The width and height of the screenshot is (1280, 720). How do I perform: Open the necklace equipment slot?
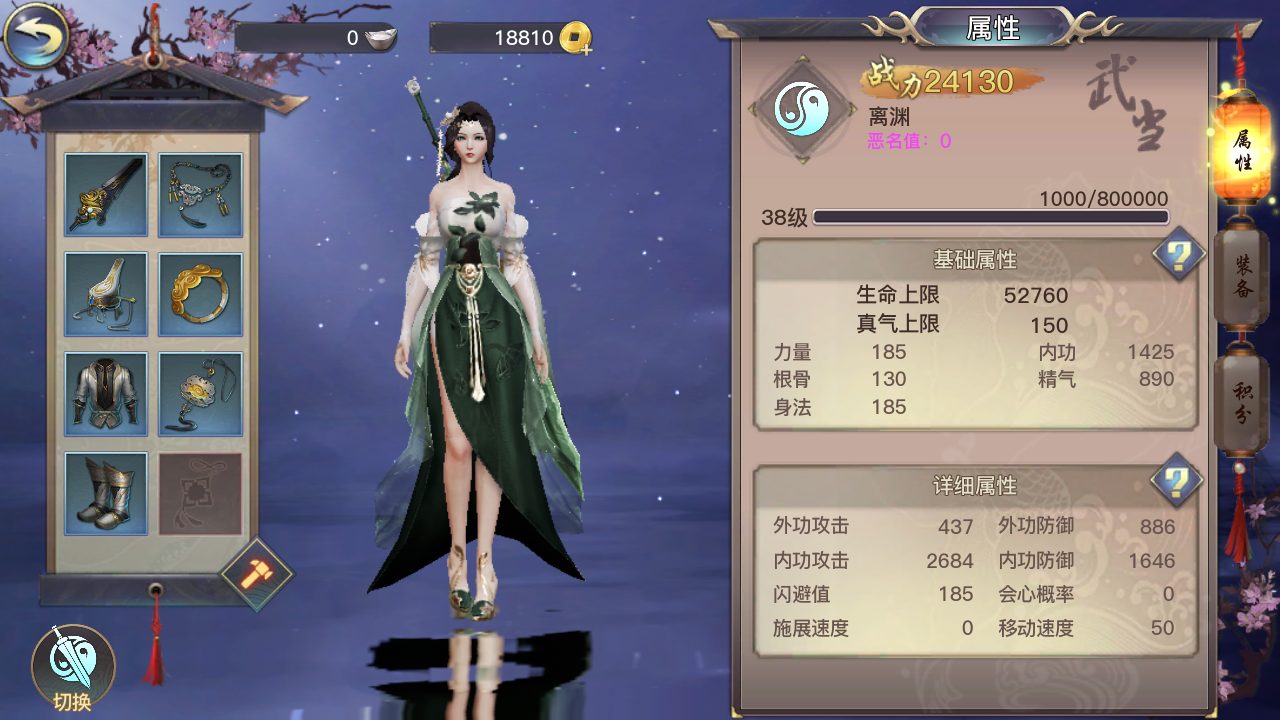(199, 193)
